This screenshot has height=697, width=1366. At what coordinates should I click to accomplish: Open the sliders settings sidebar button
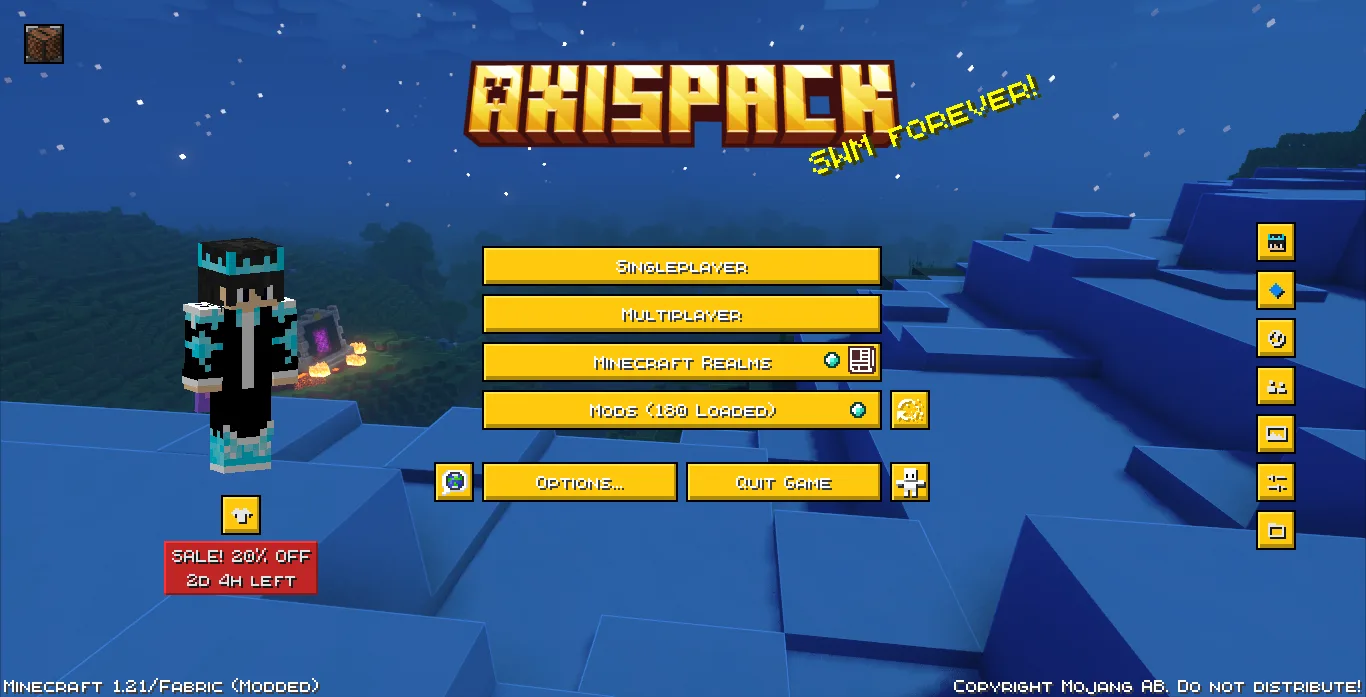pyautogui.click(x=1276, y=482)
